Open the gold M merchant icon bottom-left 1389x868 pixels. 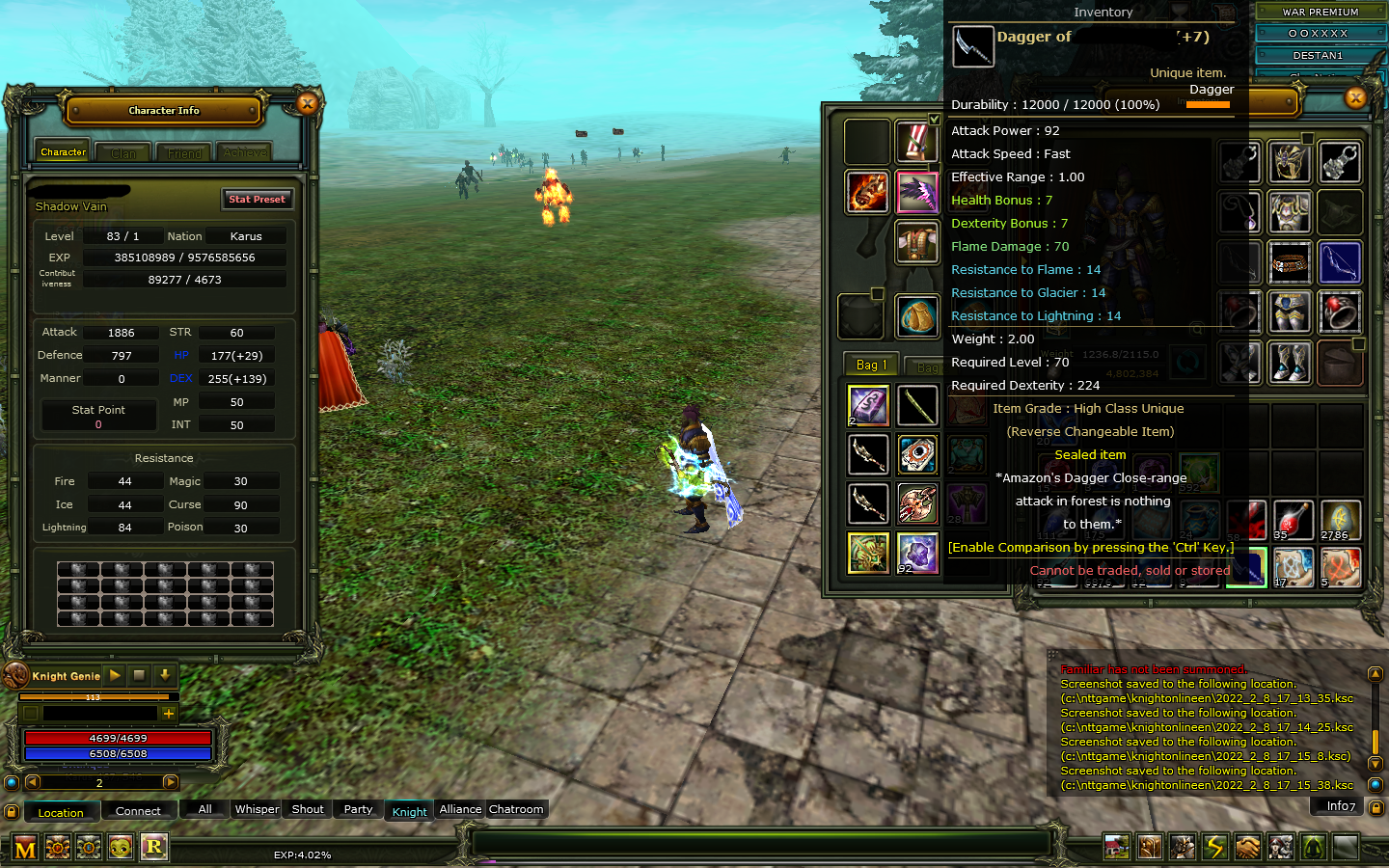coord(24,847)
